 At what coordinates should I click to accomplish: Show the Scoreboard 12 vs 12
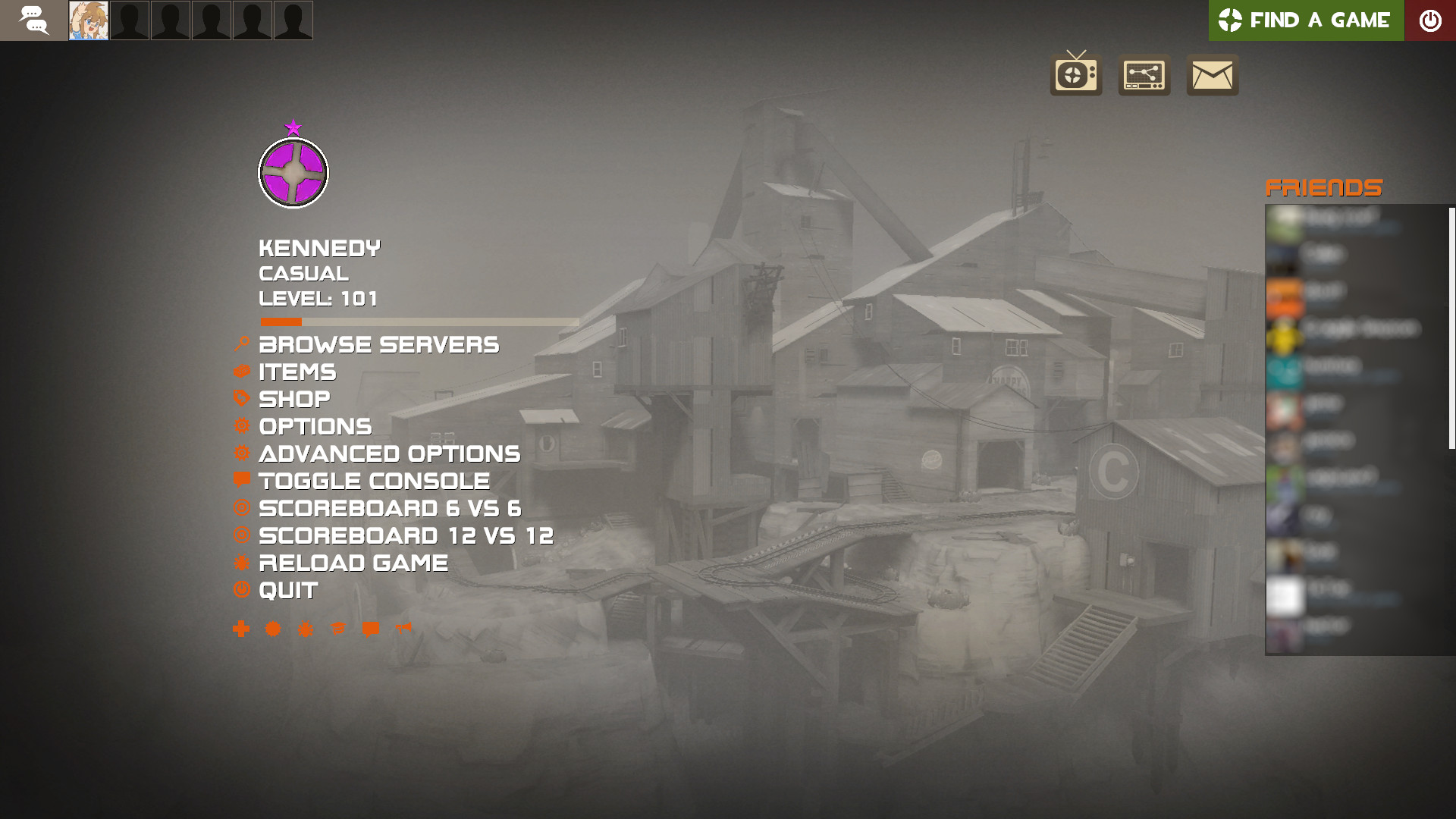point(406,535)
